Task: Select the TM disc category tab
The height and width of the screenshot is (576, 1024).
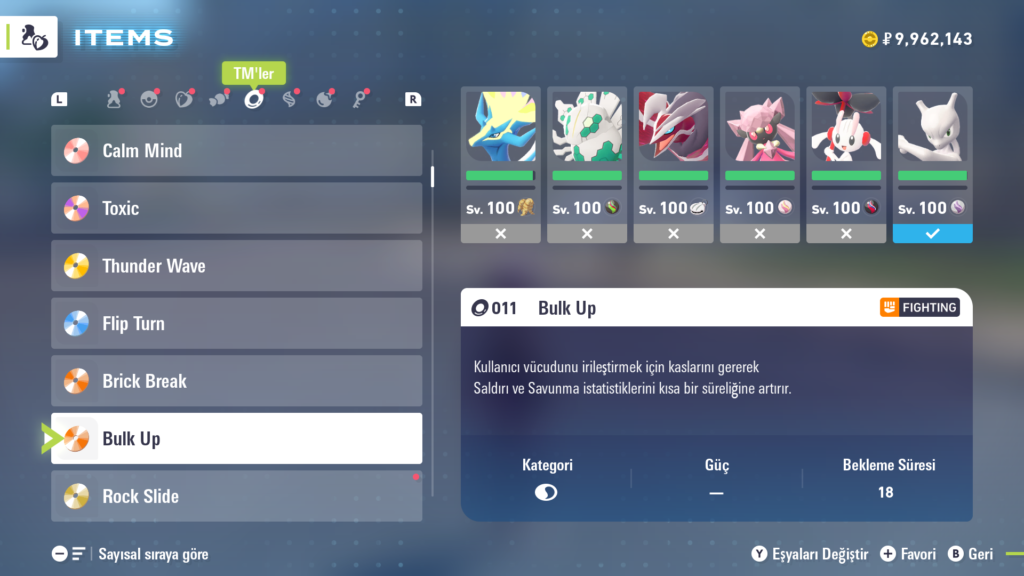Action: tap(254, 99)
